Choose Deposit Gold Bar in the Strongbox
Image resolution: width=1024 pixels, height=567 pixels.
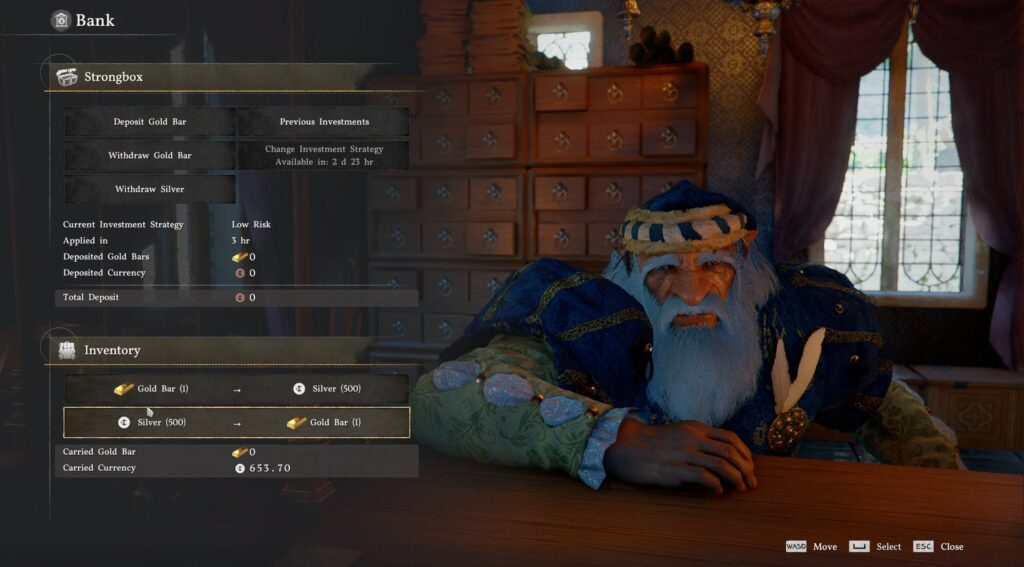click(150, 122)
